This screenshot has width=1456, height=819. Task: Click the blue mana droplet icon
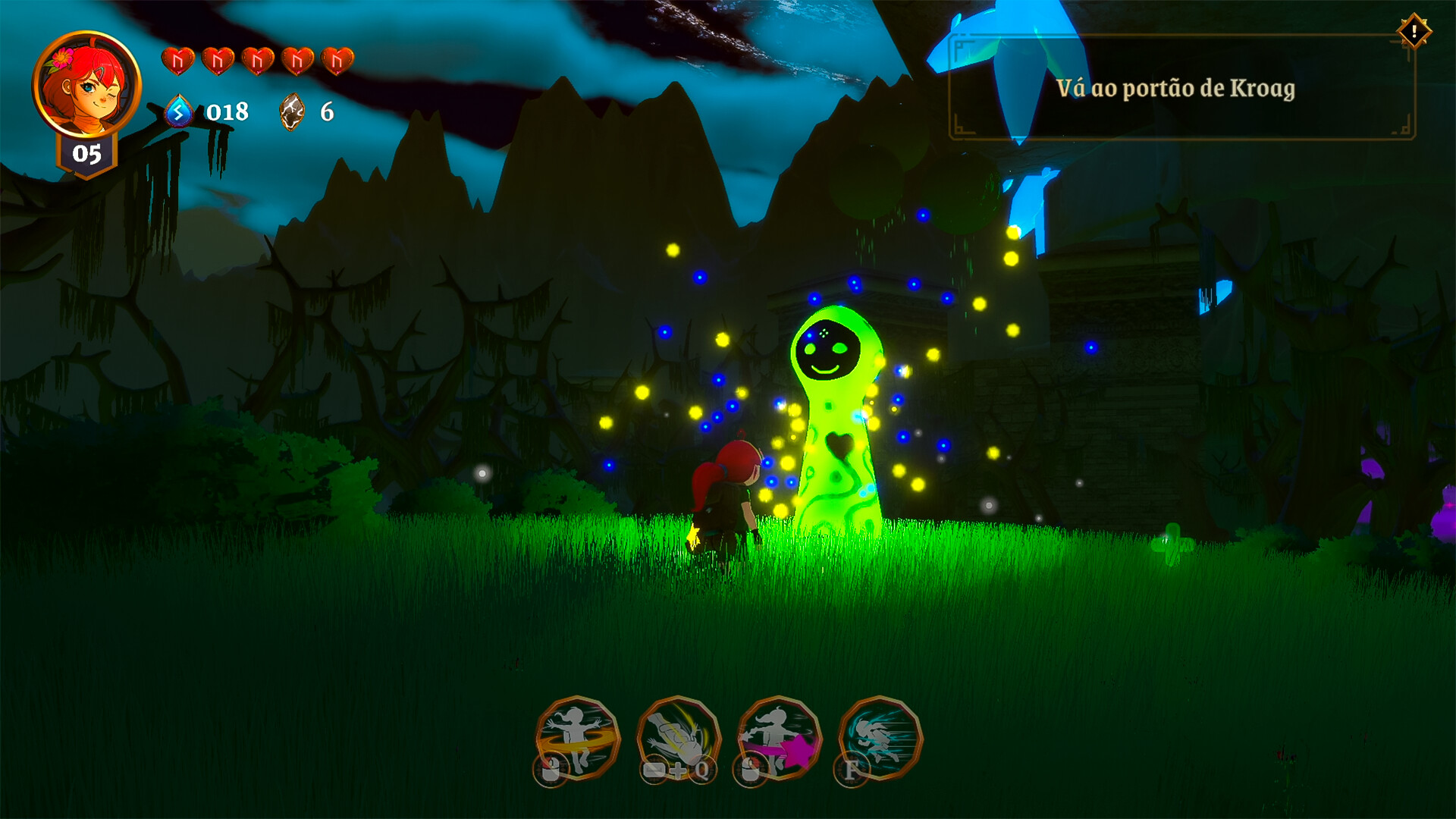[x=179, y=111]
